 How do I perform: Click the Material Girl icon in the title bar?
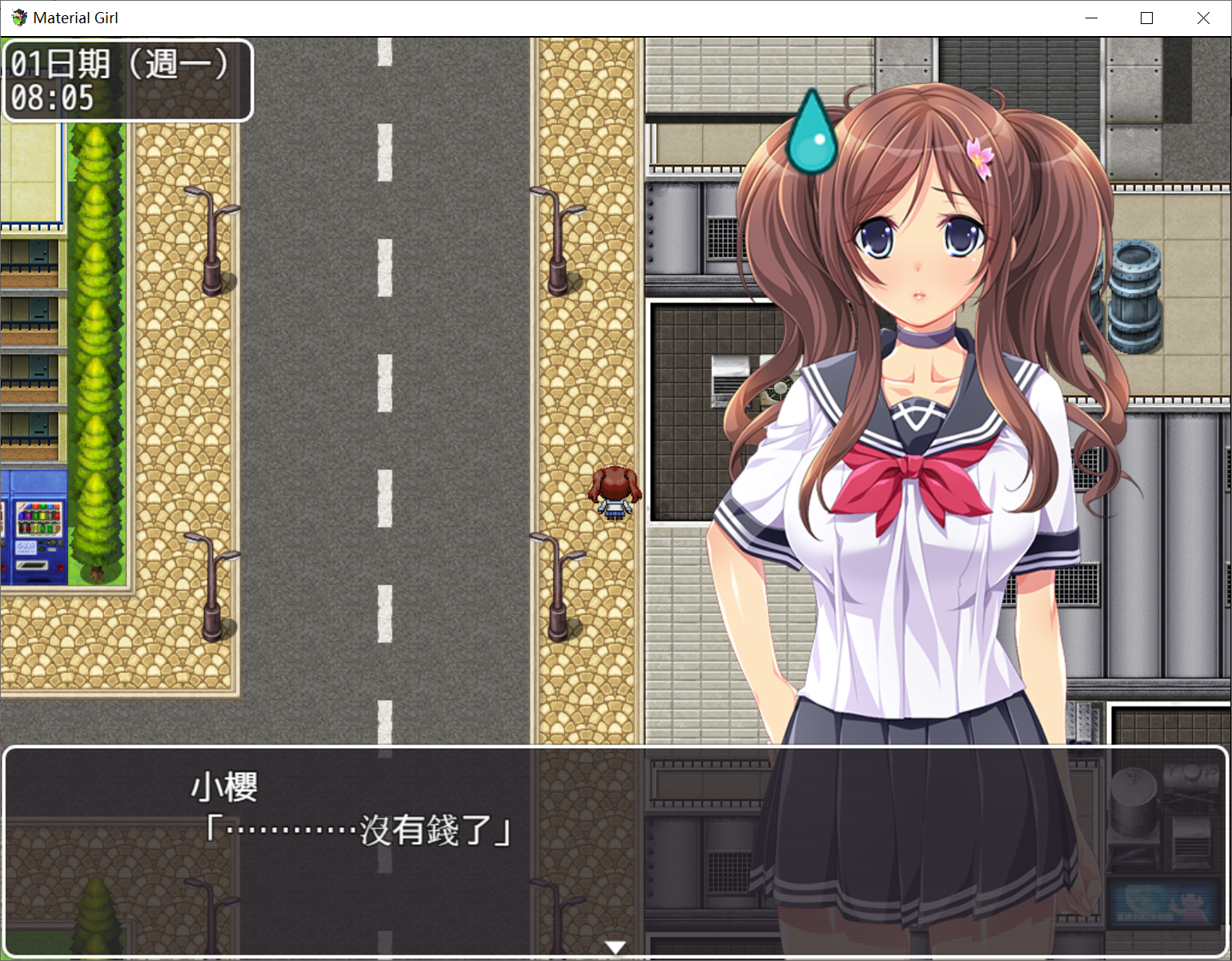tap(18, 17)
